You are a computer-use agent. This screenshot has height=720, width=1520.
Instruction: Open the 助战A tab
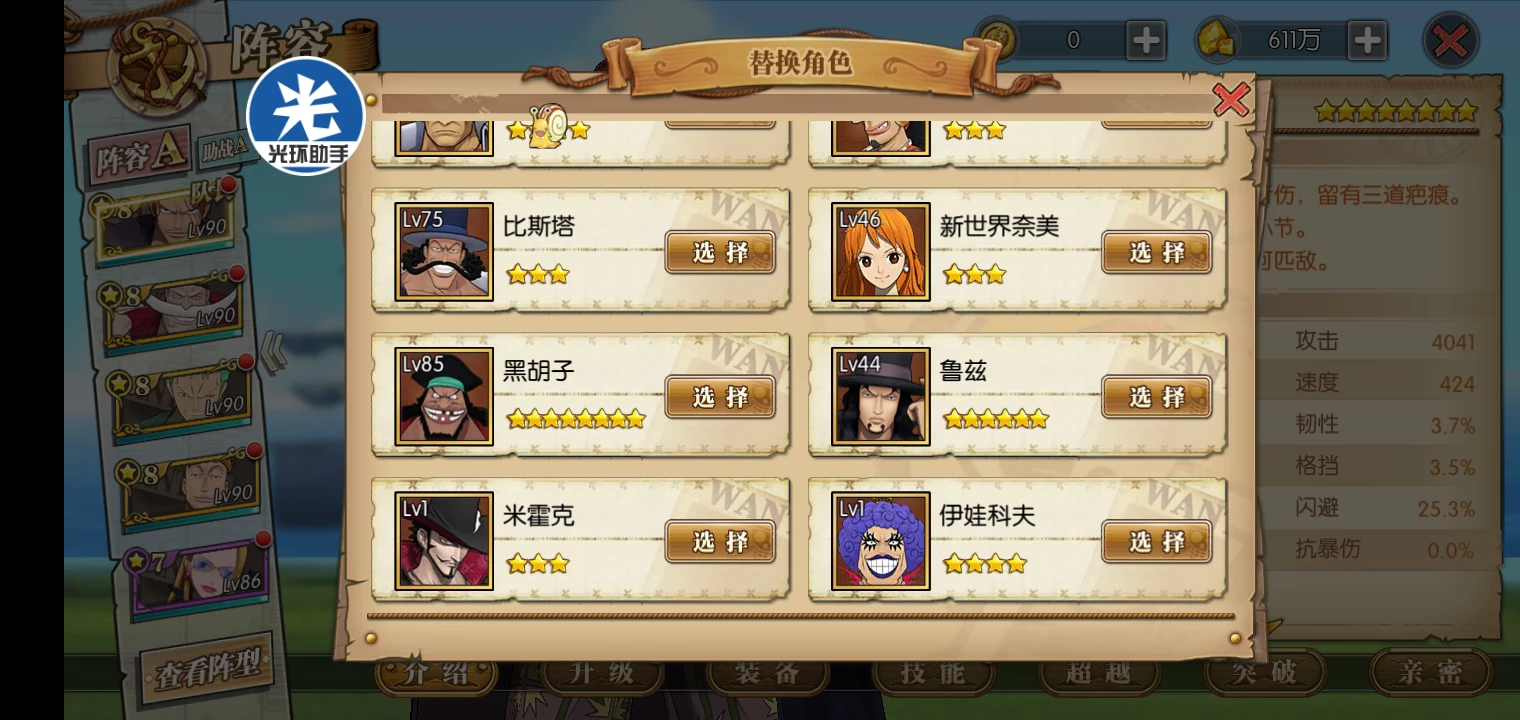(x=224, y=150)
